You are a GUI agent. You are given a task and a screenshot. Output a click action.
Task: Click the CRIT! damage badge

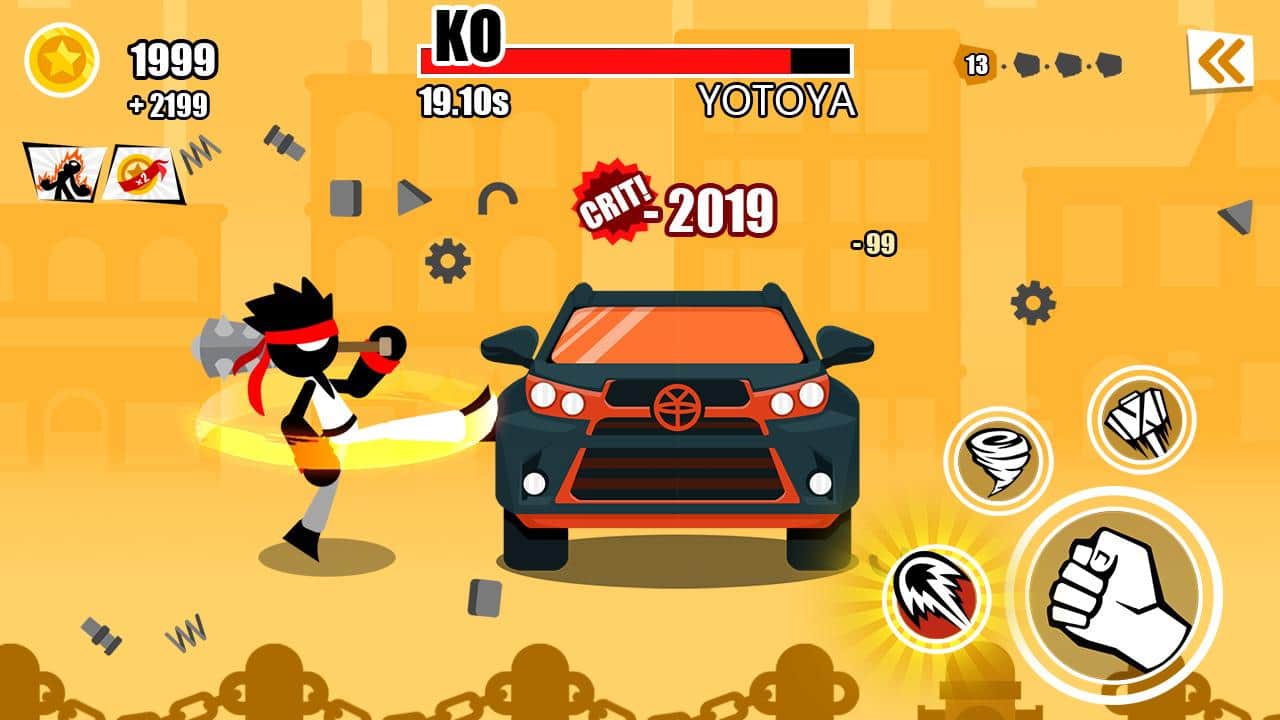tap(611, 203)
